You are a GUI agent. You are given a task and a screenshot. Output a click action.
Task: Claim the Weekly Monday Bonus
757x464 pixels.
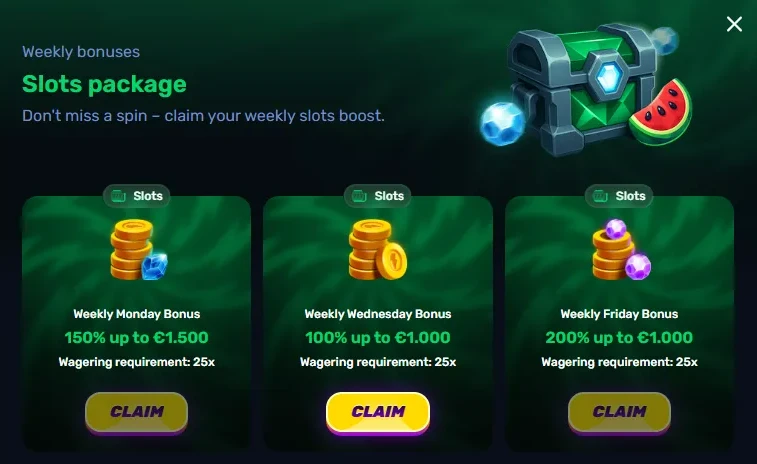coord(136,411)
